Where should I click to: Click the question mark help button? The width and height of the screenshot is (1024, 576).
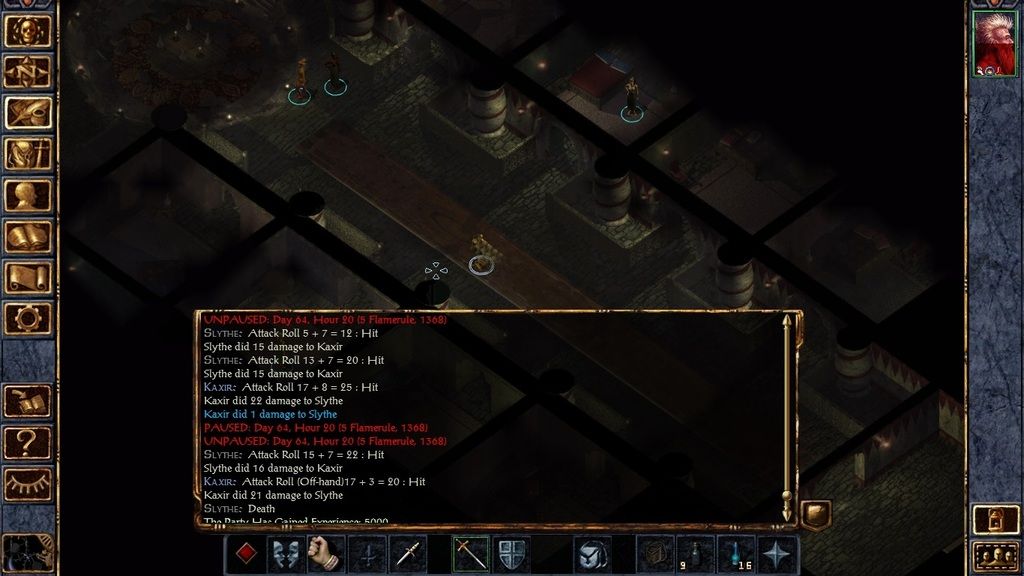pyautogui.click(x=28, y=441)
